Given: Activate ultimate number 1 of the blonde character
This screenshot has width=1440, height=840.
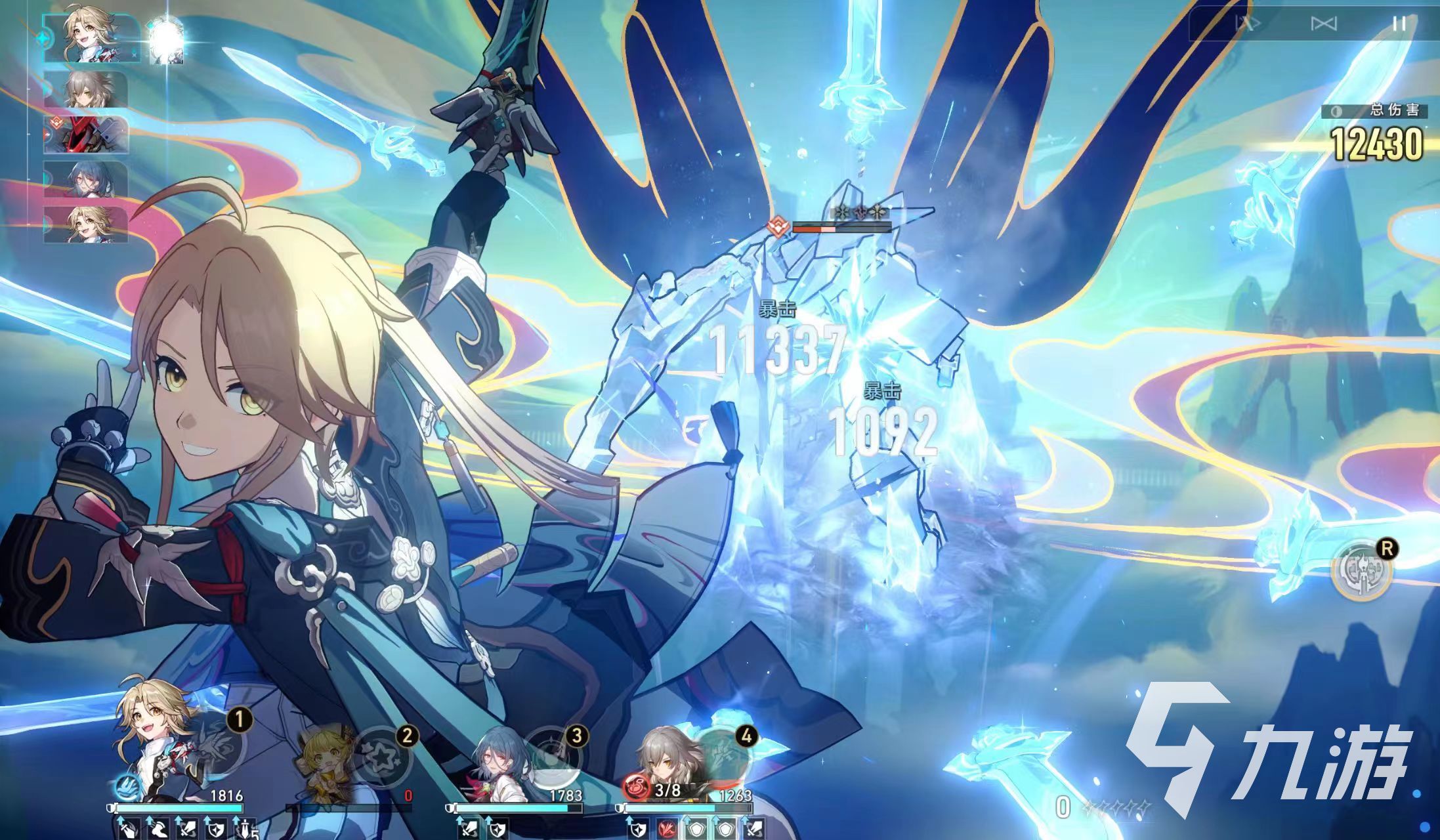Looking at the screenshot, I should click(x=217, y=748).
